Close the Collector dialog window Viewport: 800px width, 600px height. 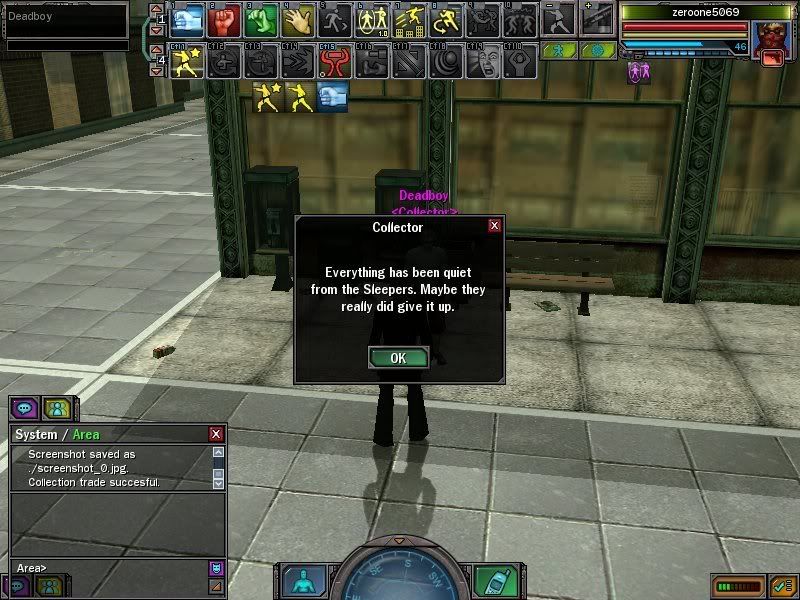tap(494, 226)
